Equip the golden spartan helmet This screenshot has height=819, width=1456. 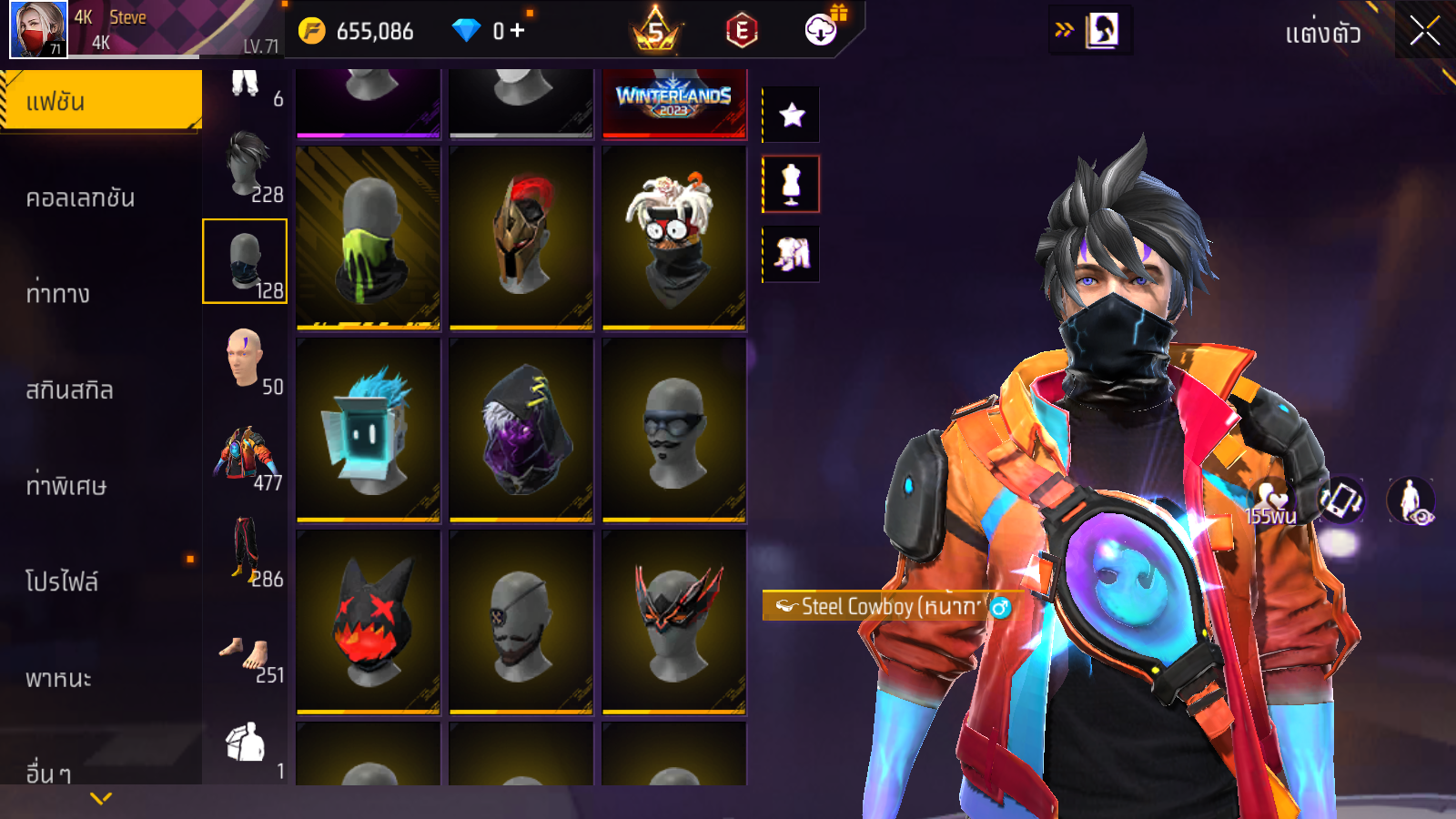521,238
